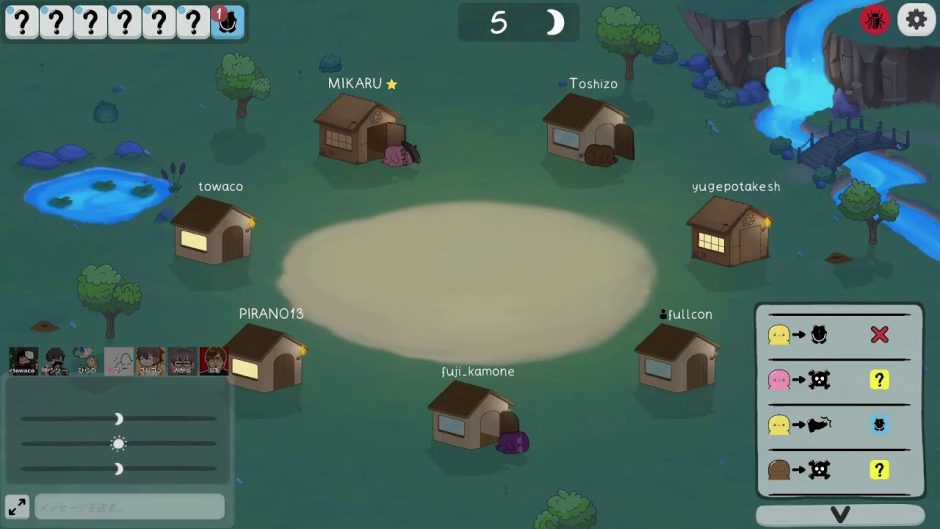
Task: Adjust the sun icon slider
Action: tap(118, 443)
